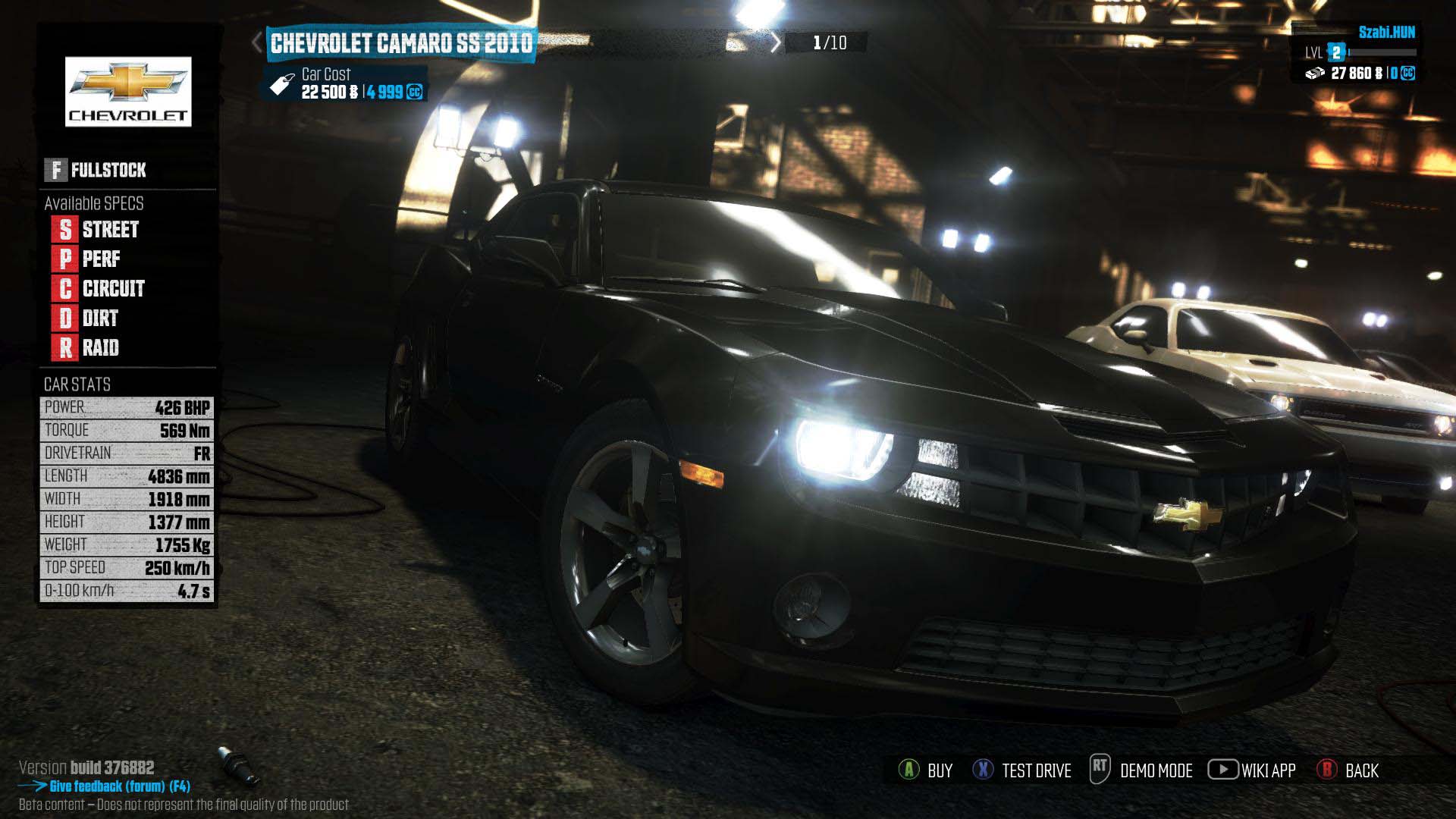The image size is (1456, 819).
Task: Go BACK from the car dealer
Action: click(x=1348, y=770)
